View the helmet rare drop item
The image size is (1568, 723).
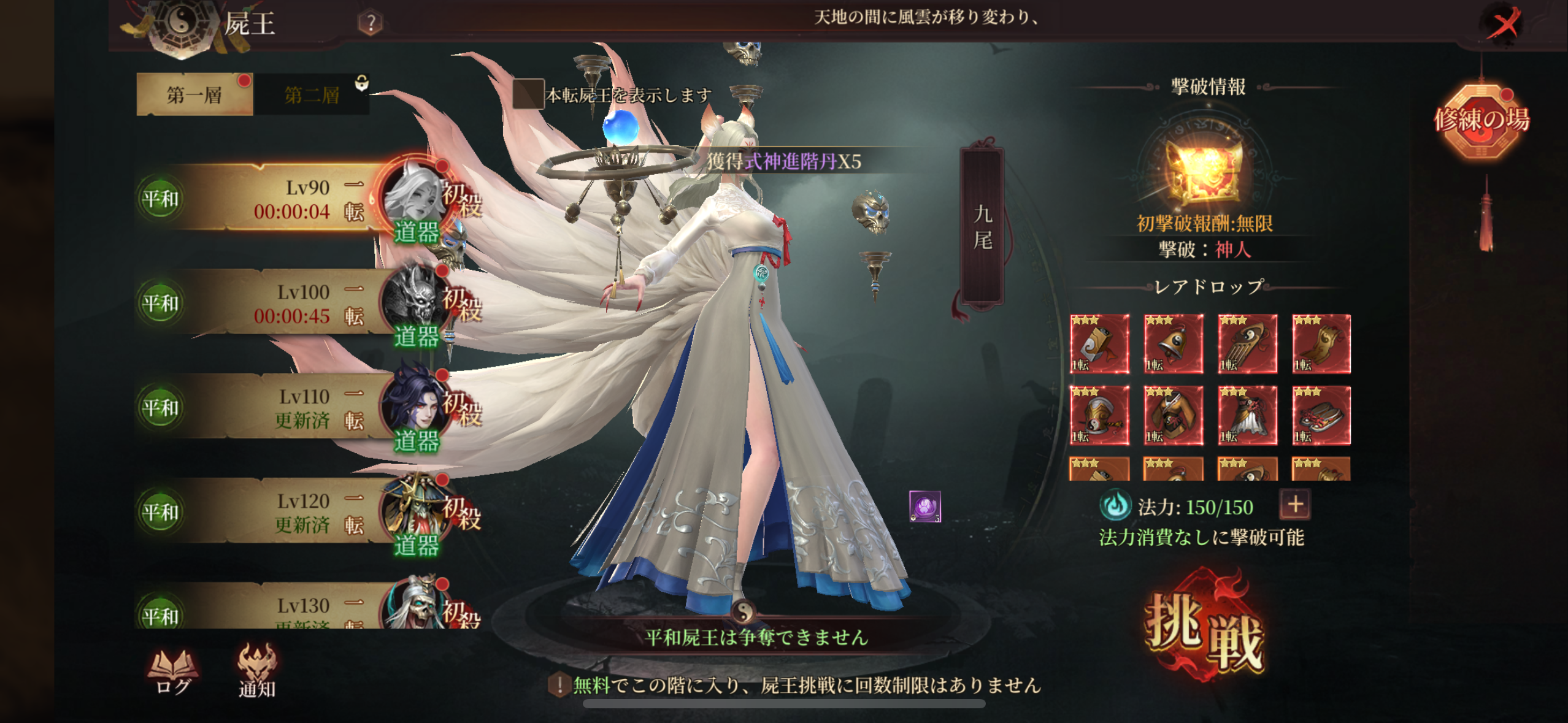[1099, 416]
